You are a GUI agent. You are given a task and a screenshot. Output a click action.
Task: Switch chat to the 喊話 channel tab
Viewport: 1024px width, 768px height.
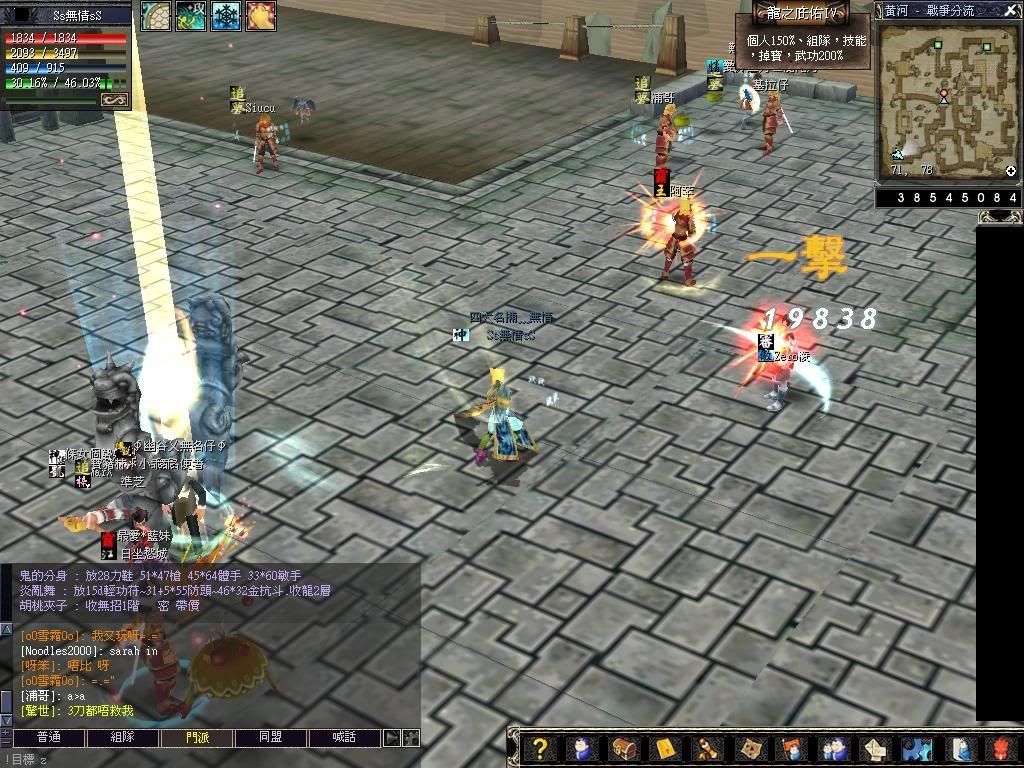[345, 738]
